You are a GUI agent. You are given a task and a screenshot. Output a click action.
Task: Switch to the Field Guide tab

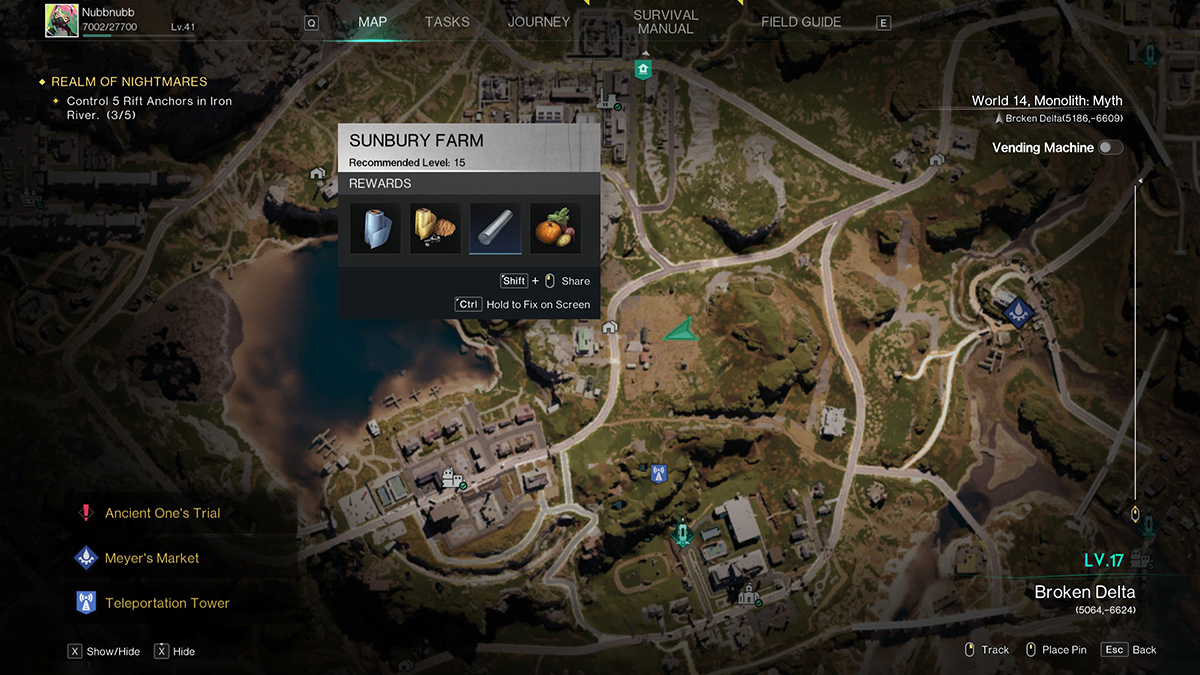(801, 22)
